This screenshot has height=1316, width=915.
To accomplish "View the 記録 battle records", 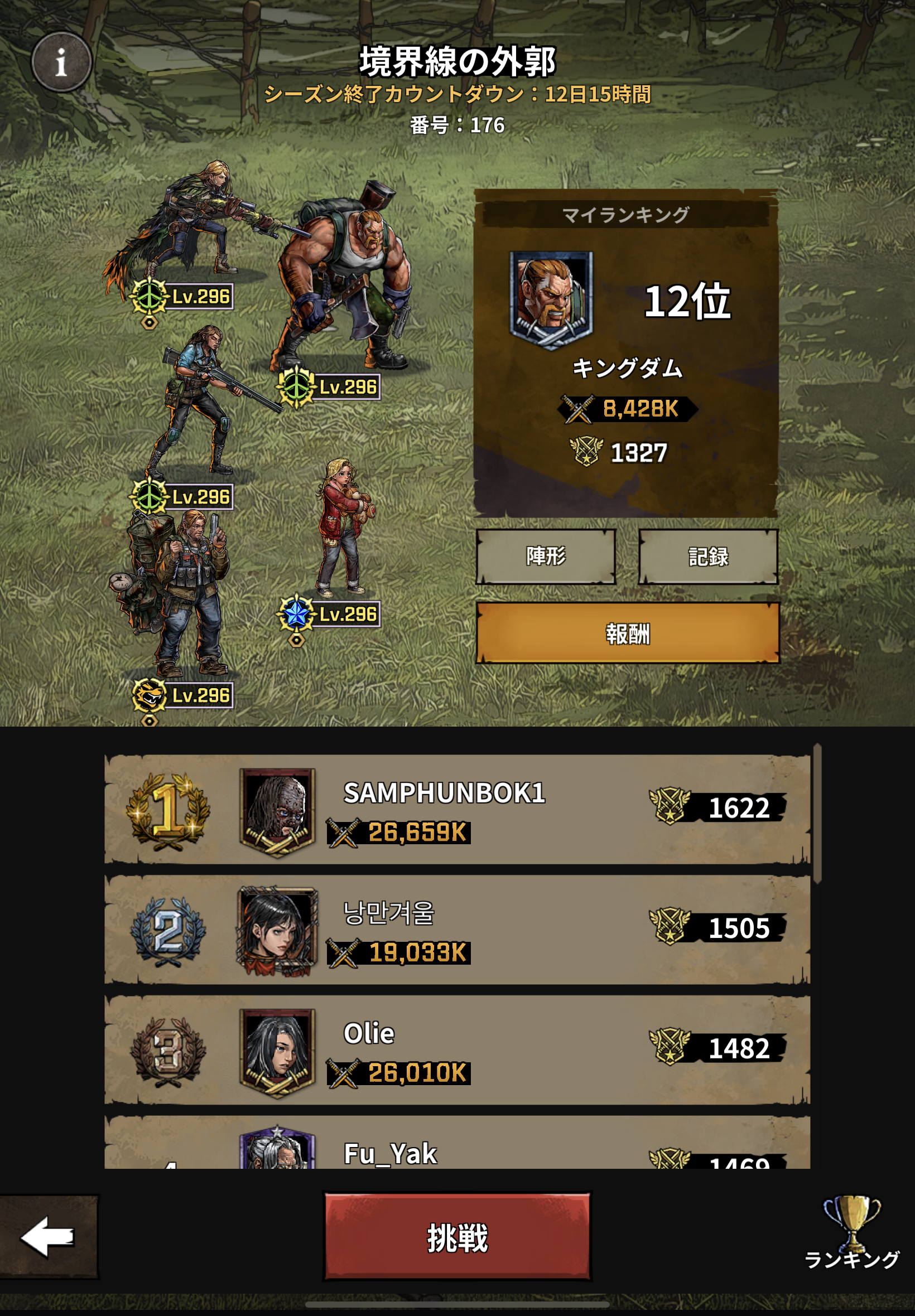I will point(708,556).
